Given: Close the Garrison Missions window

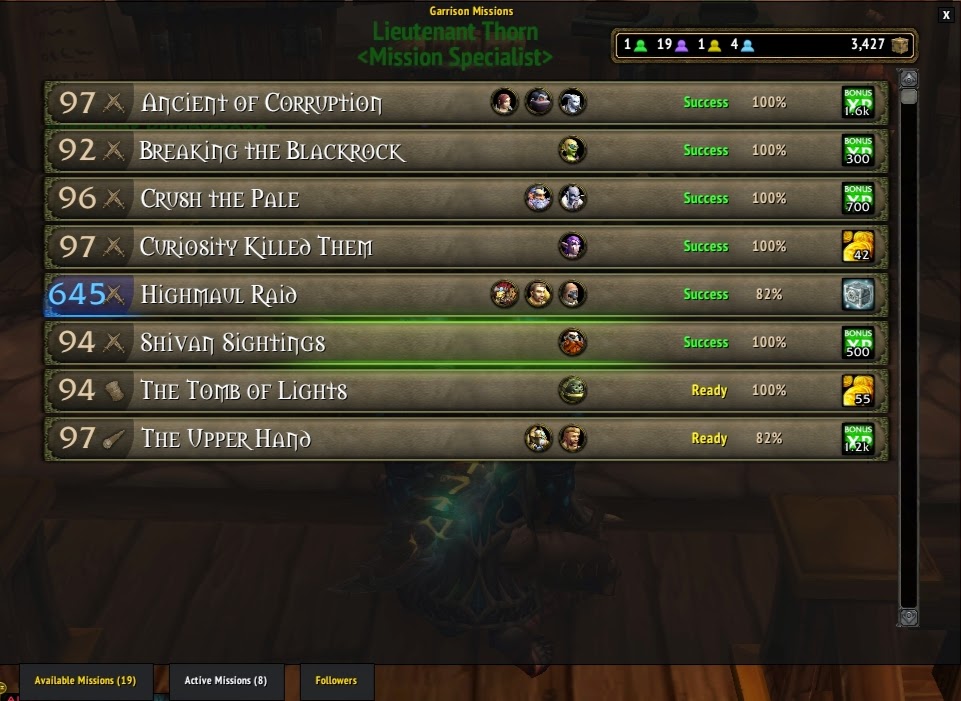Looking at the screenshot, I should tap(946, 15).
